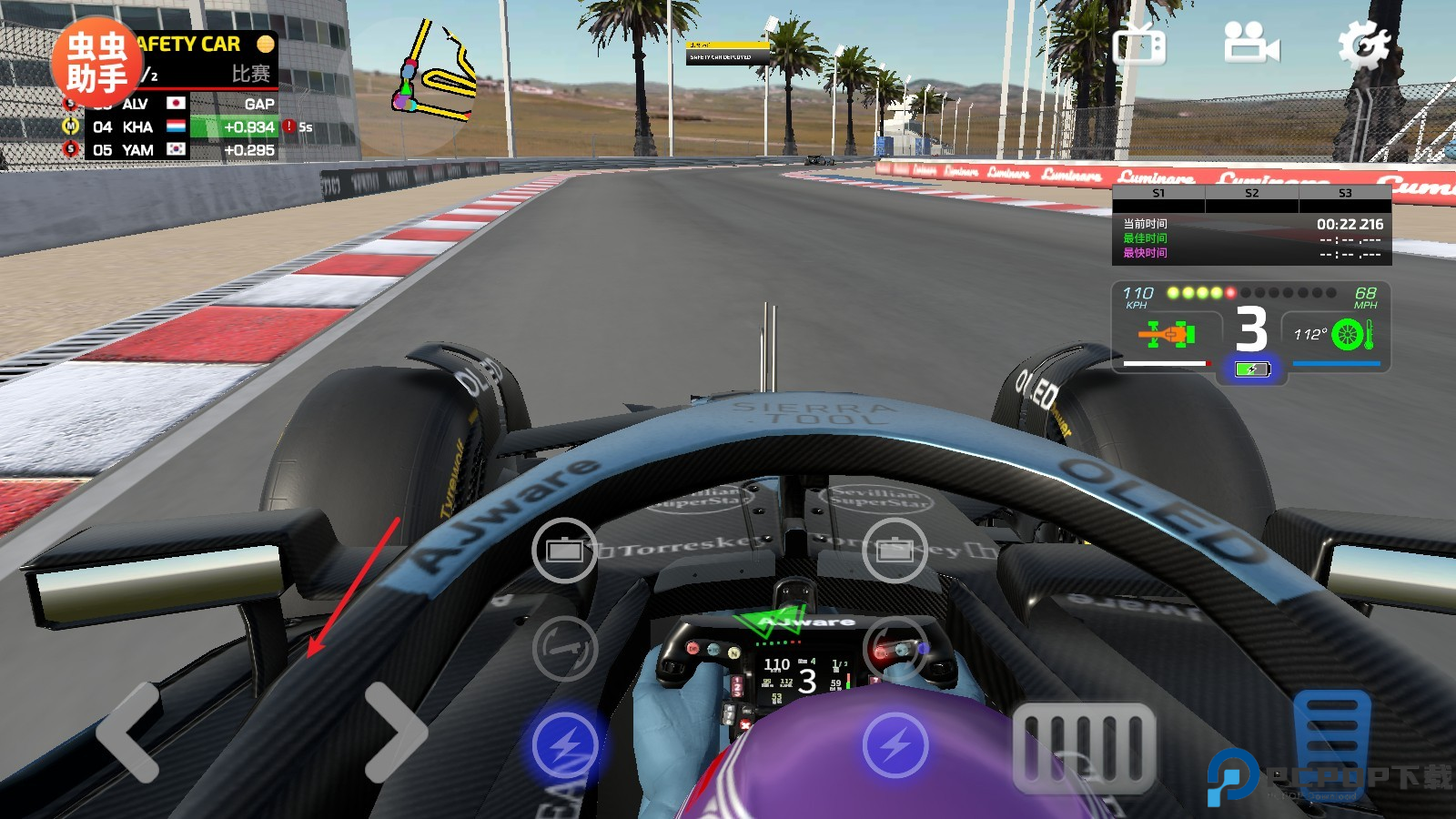Screen dimensions: 1456x819
Task: Select the S1 sector tab
Action: point(1157,193)
